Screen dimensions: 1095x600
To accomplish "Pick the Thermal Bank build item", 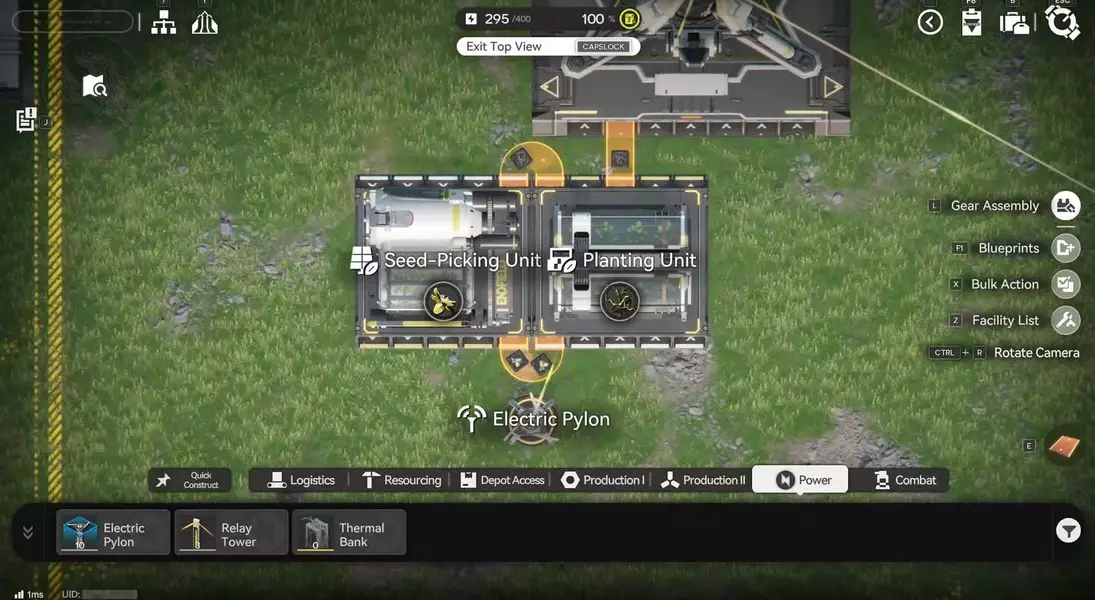I will (x=349, y=532).
